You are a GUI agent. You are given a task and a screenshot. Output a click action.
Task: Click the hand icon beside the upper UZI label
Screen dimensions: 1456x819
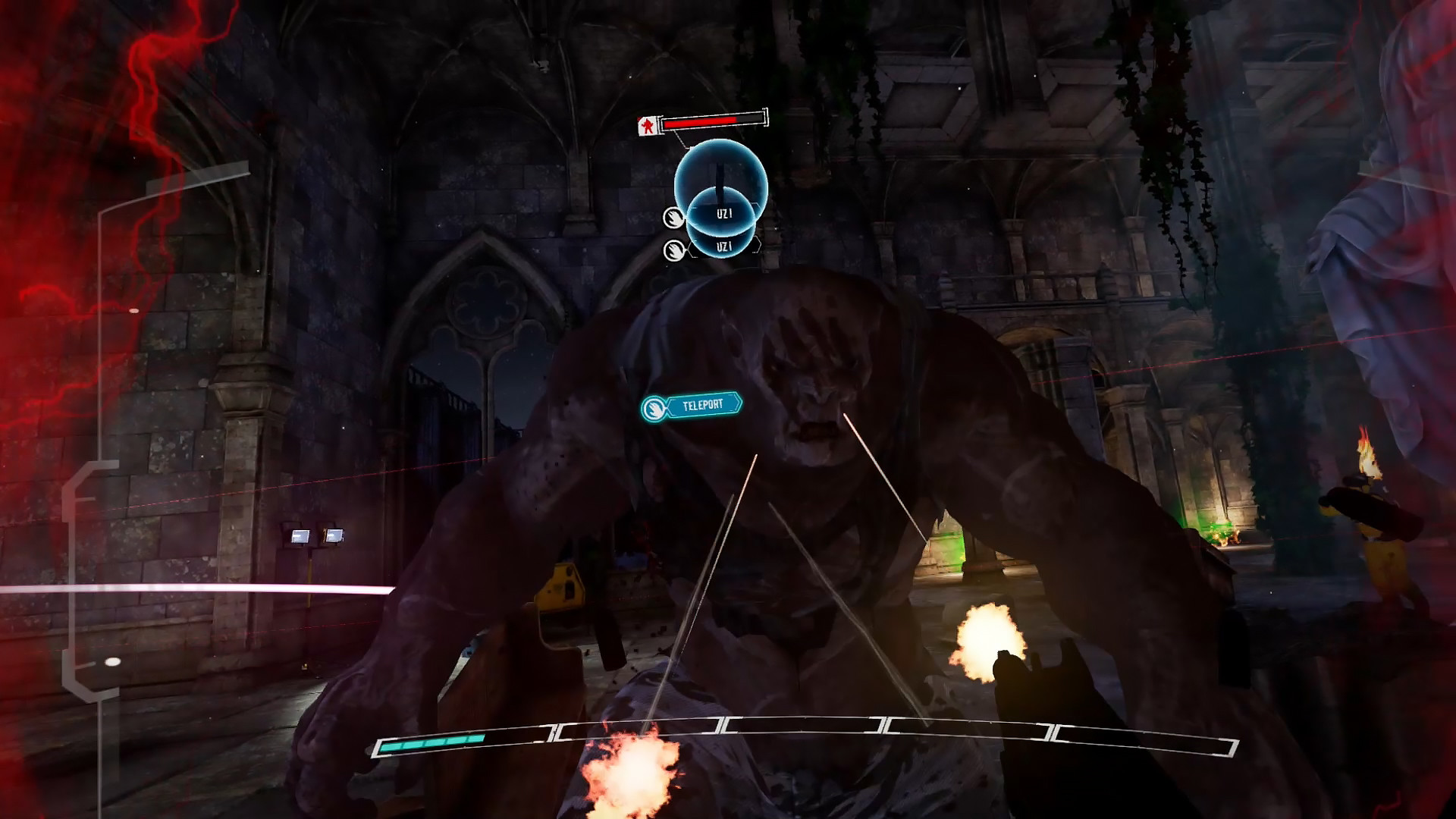point(673,218)
